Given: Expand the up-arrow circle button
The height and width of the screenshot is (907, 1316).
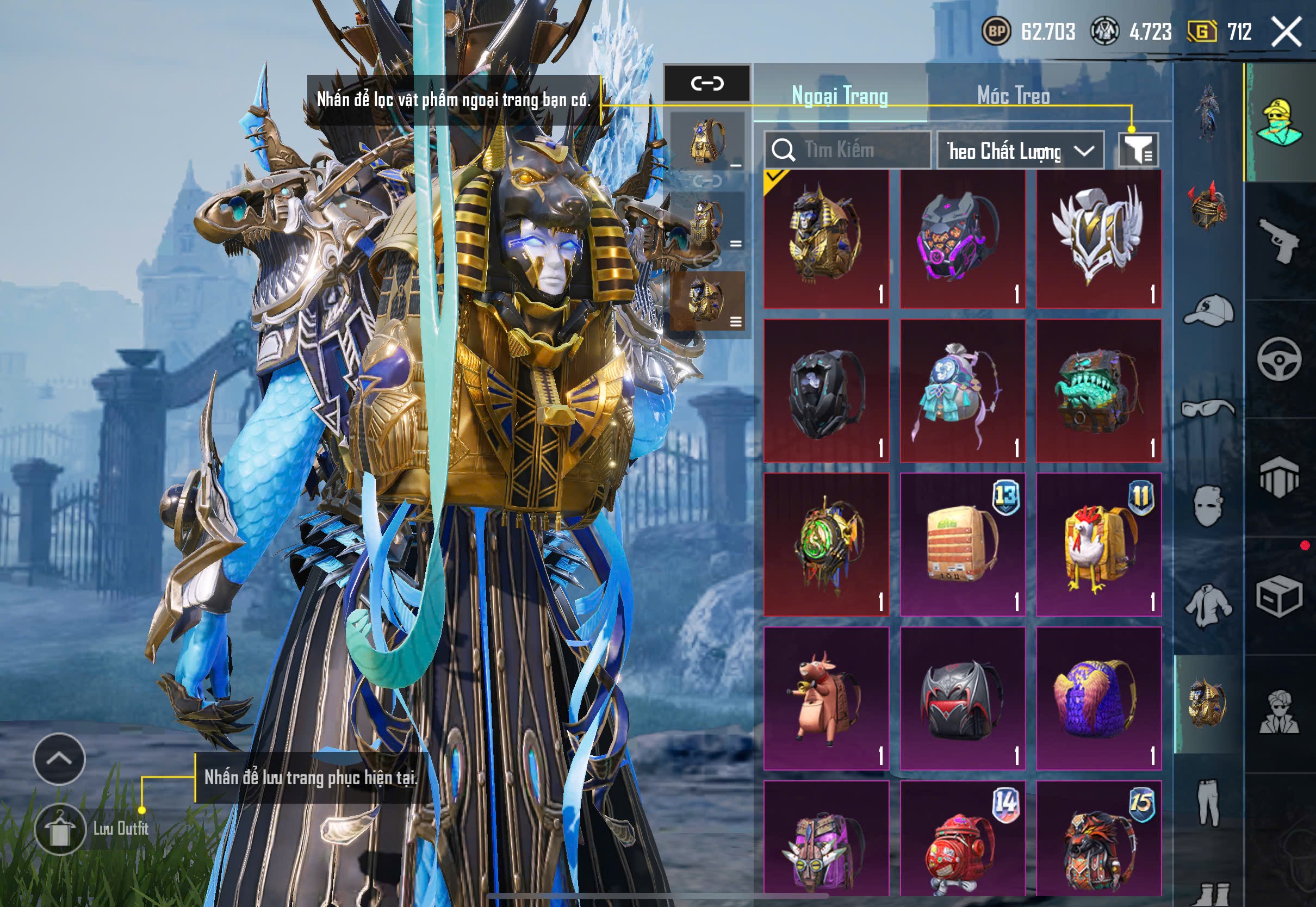Looking at the screenshot, I should [59, 759].
